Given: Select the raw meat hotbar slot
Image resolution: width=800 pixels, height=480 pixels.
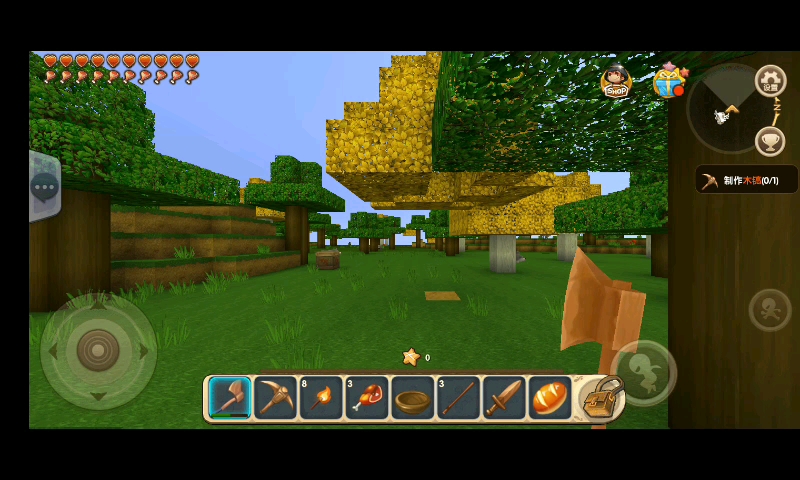Looking at the screenshot, I should (x=367, y=398).
